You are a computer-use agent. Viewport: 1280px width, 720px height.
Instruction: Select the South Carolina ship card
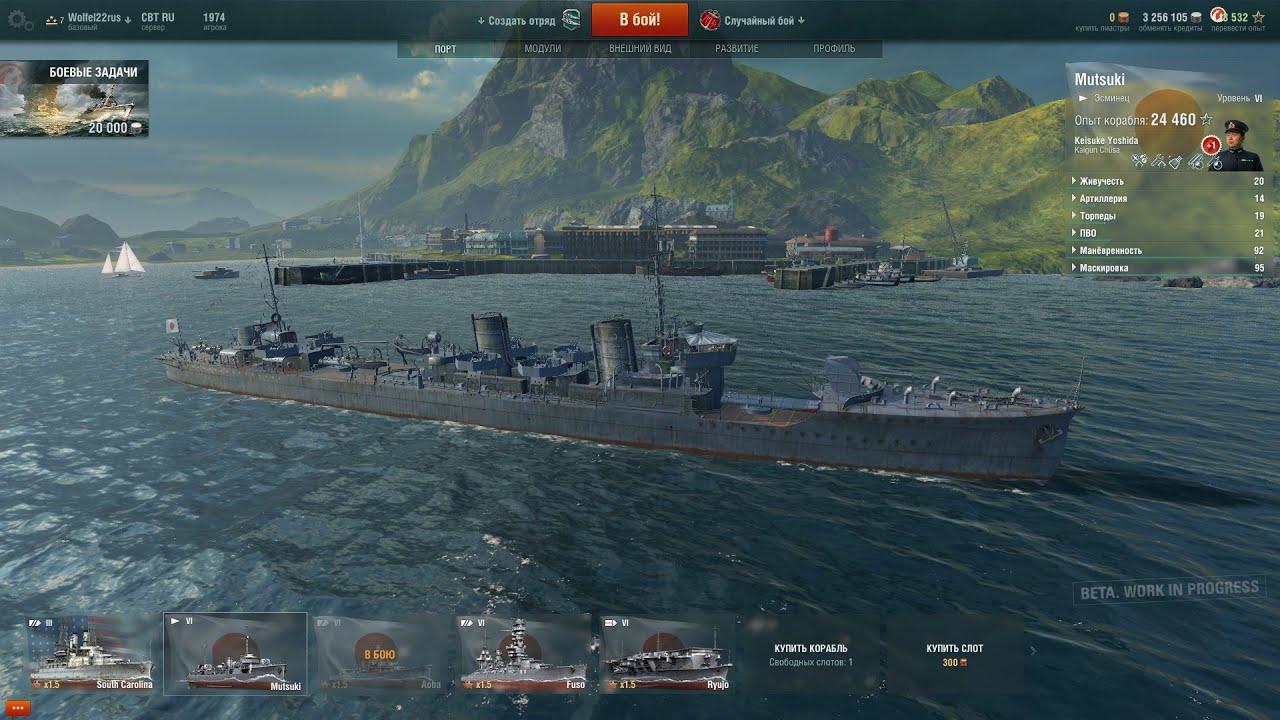tap(91, 654)
